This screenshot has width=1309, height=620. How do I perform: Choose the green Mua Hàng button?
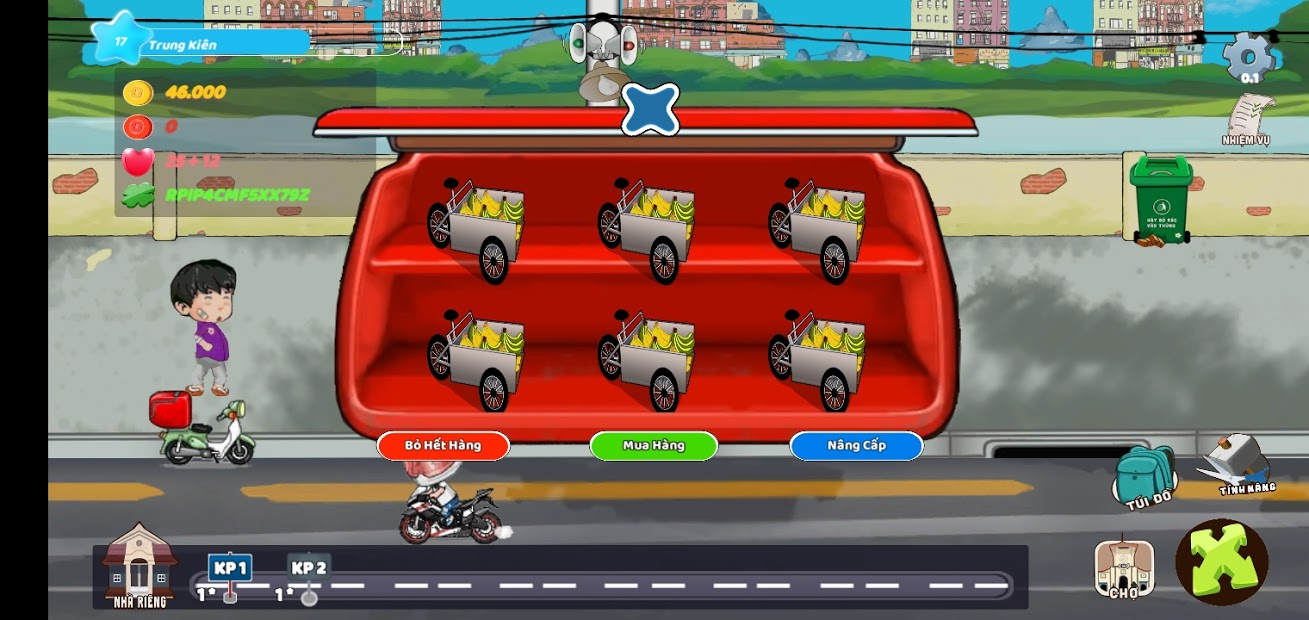(x=653, y=445)
